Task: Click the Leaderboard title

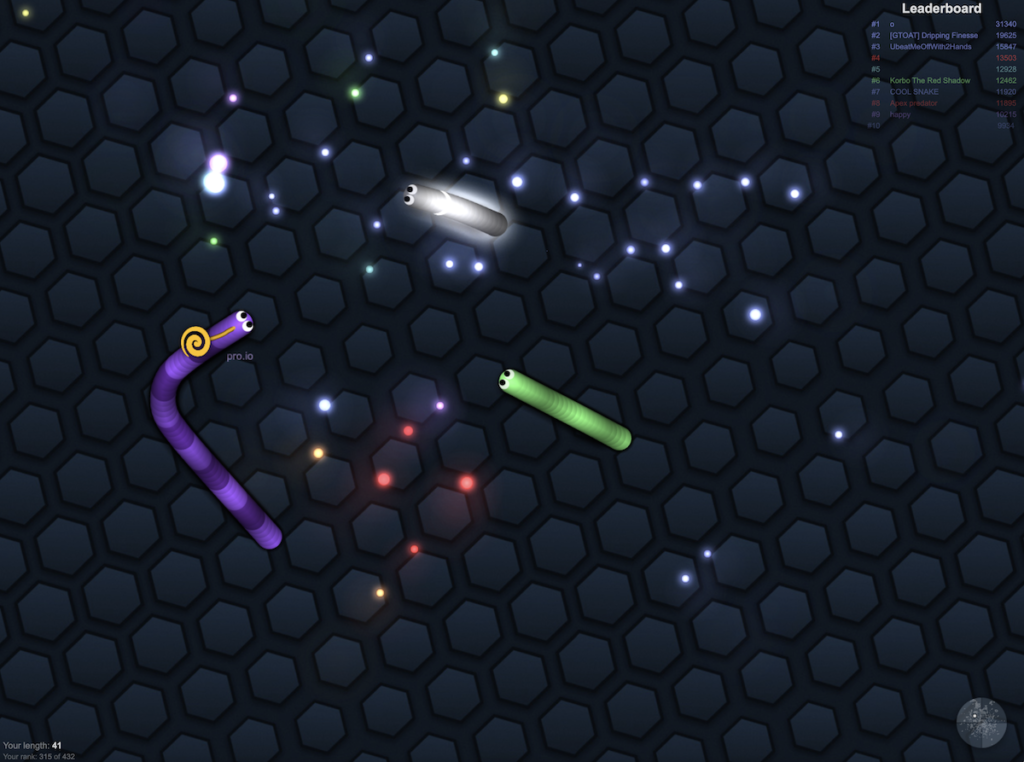Action: [941, 9]
